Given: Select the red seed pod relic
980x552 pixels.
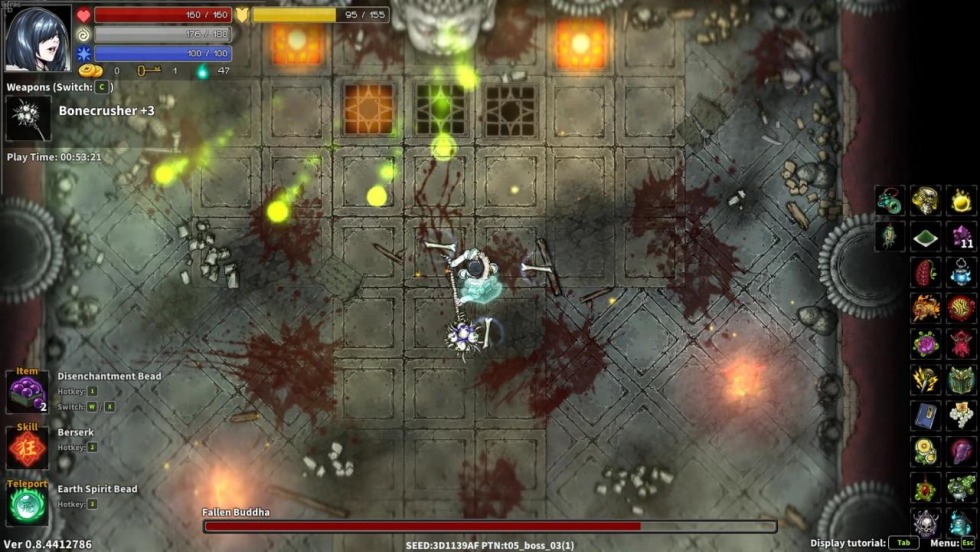Looking at the screenshot, I should click(925, 272).
